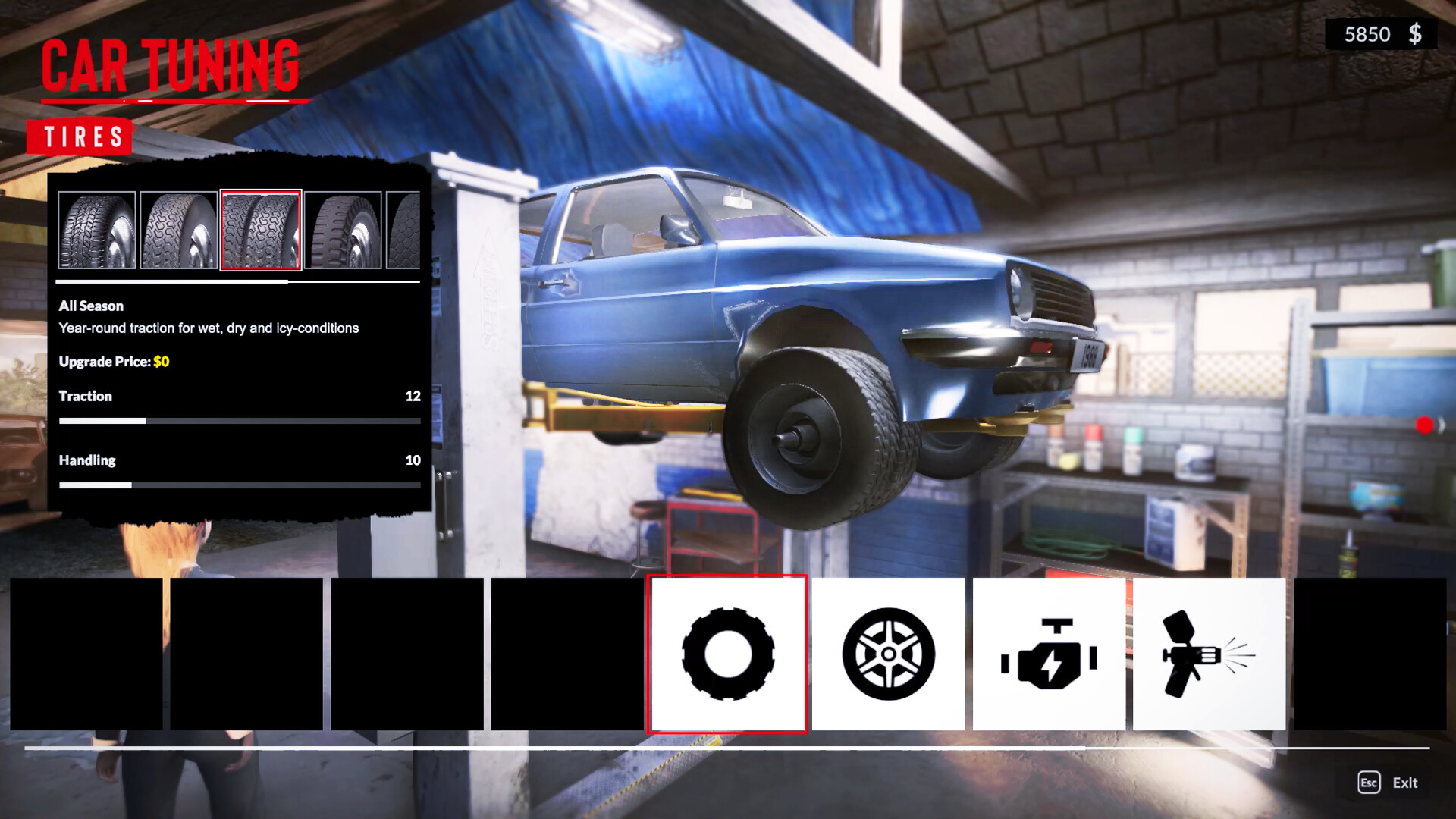Select the first all-terrain tire thumbnail
1456x819 pixels.
[x=98, y=231]
